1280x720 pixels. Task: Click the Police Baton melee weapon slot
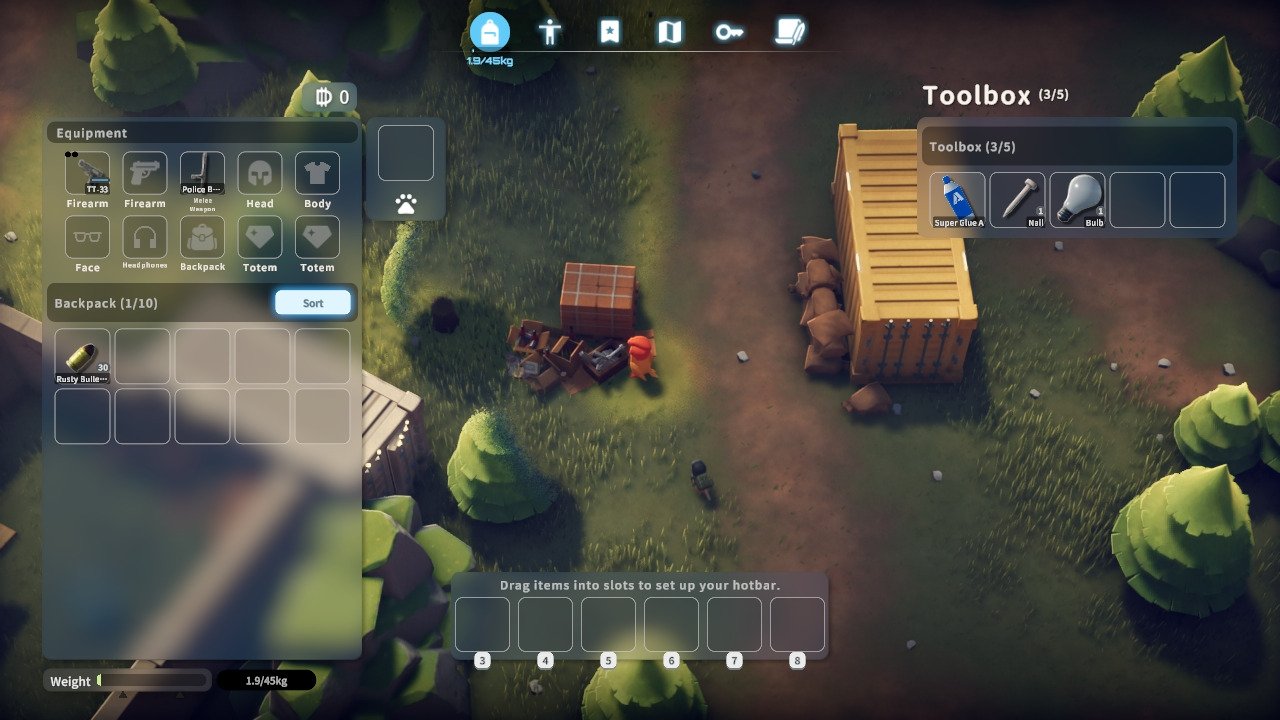pos(202,174)
